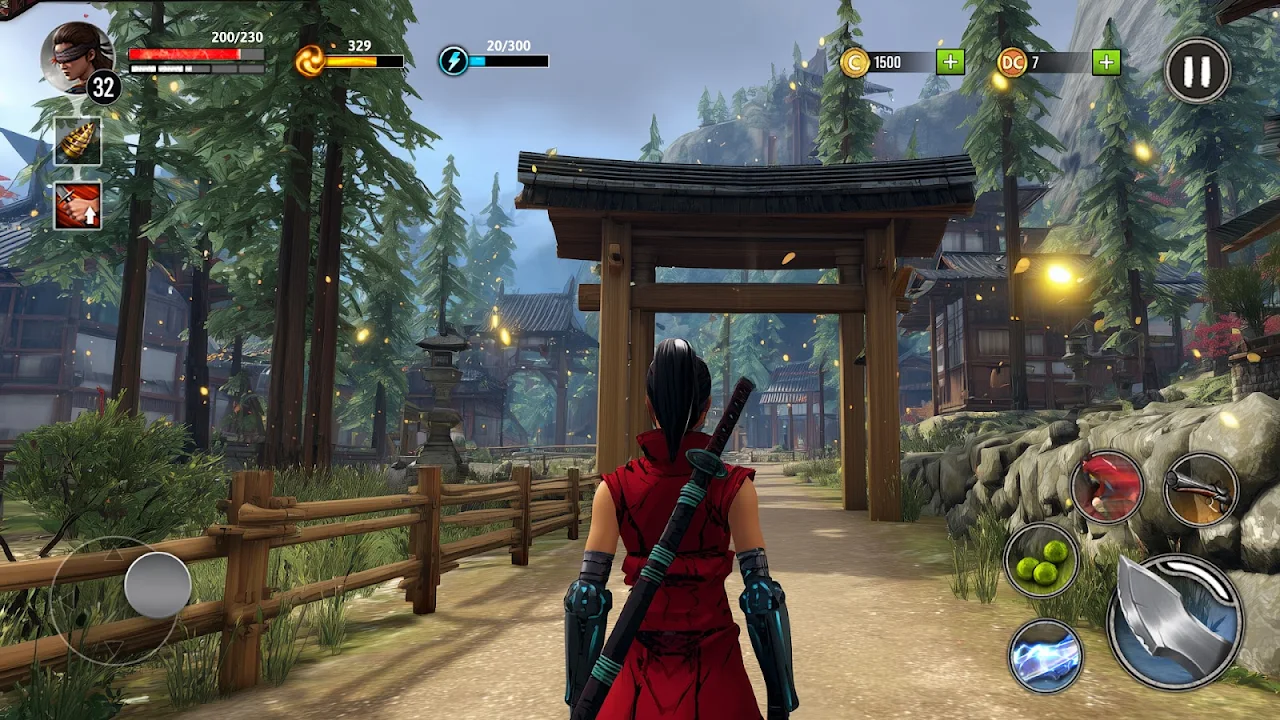
Task: Open the blindfolded character portrait
Action: point(76,56)
